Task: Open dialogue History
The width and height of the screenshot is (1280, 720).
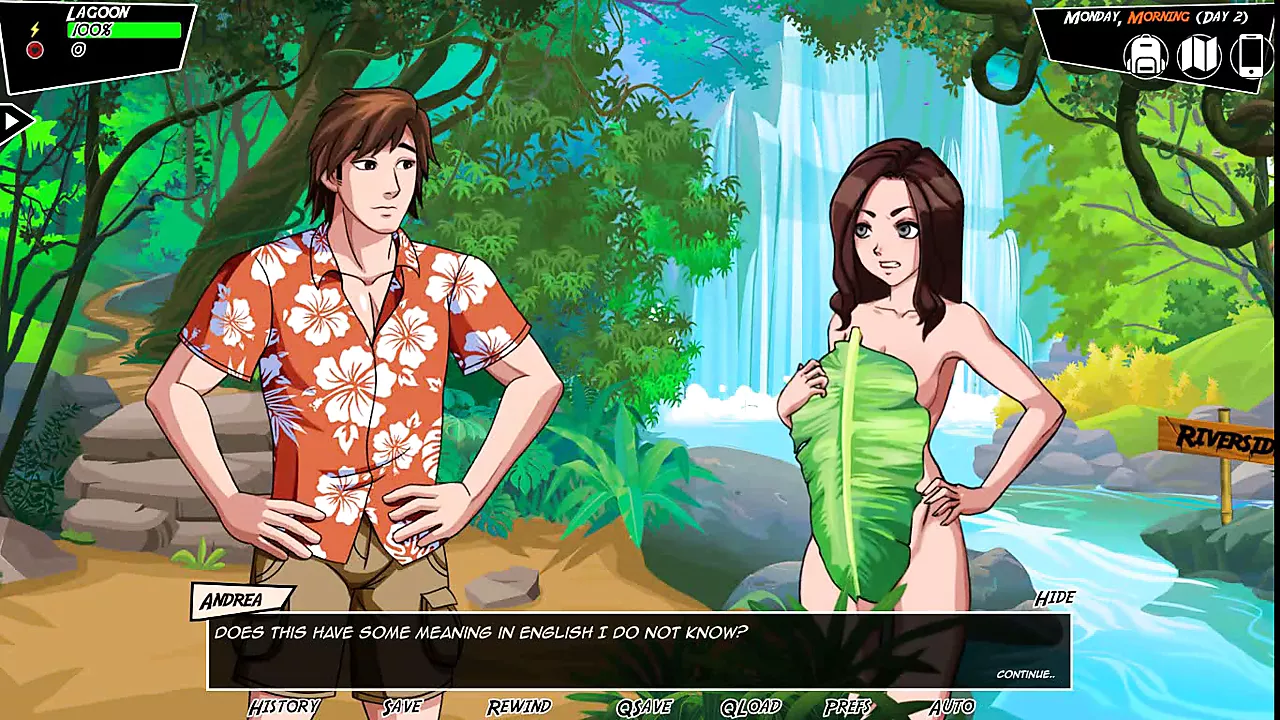Action: 284,707
